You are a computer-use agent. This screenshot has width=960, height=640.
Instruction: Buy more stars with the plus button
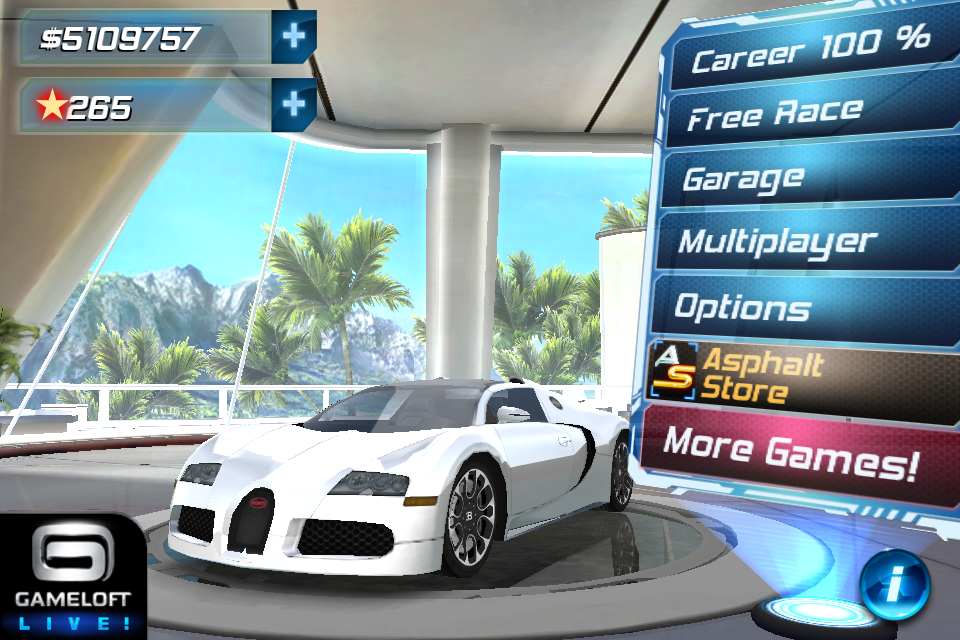coord(294,103)
